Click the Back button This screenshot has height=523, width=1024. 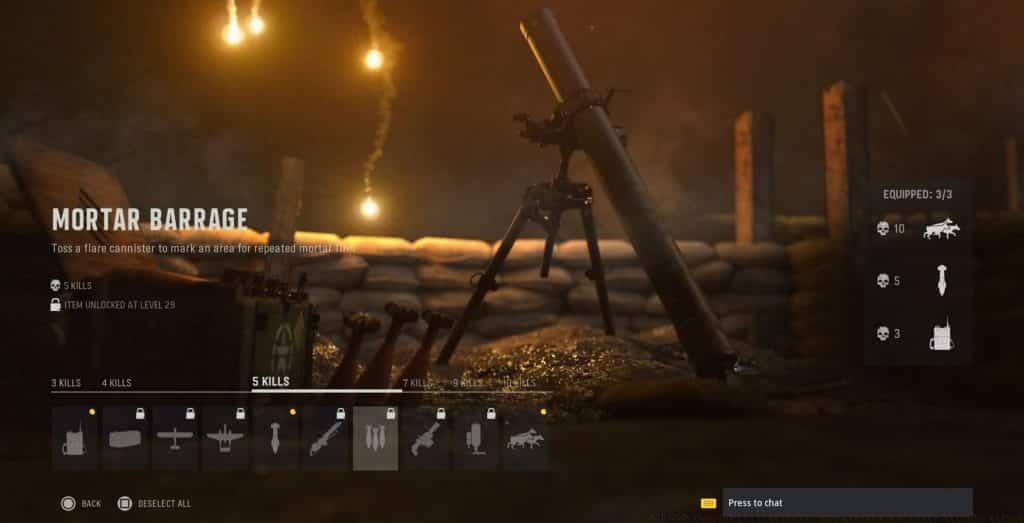[x=82, y=503]
